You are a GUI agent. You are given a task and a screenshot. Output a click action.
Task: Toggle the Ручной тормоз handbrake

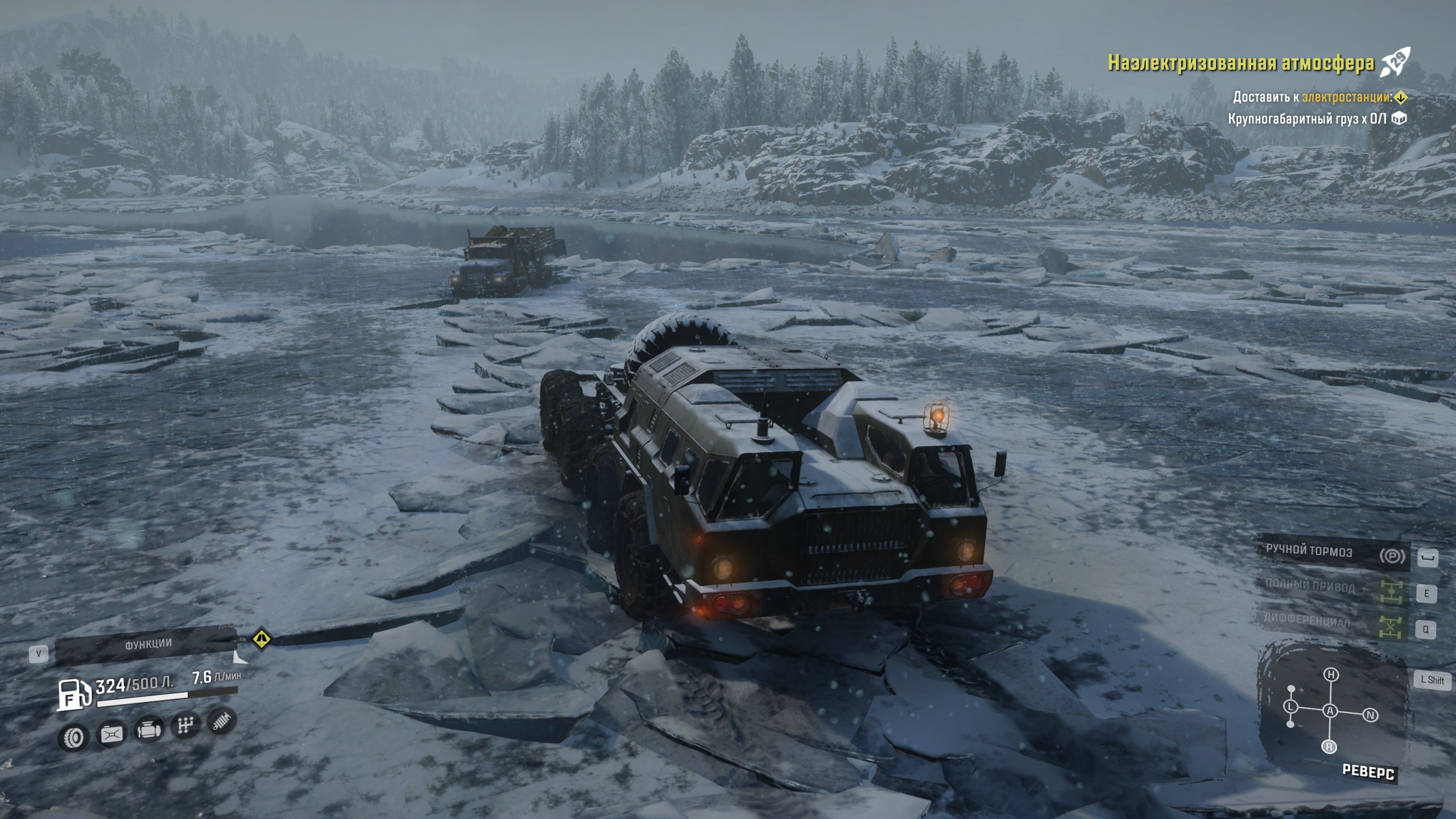coord(1308,551)
